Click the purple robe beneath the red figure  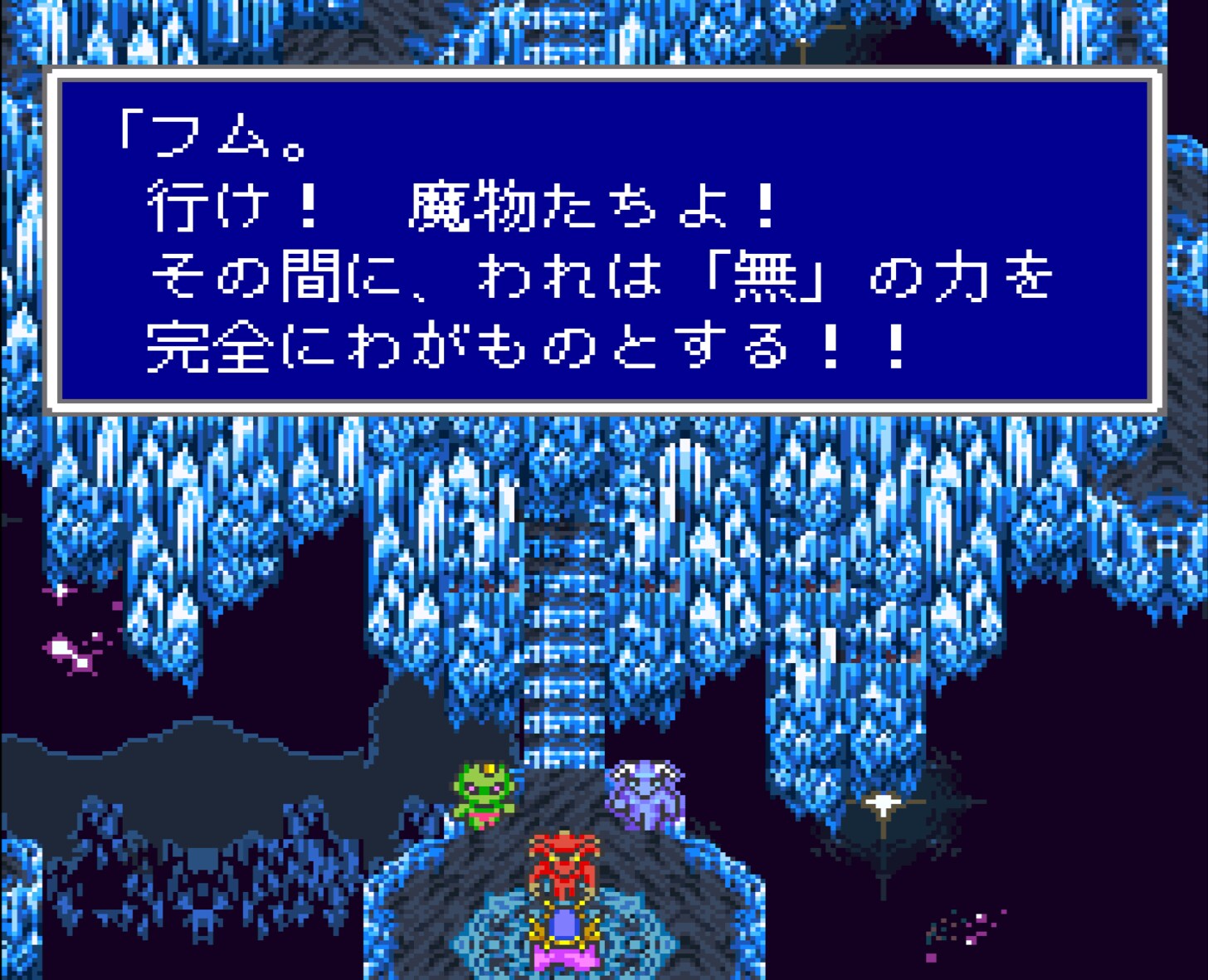564,929
